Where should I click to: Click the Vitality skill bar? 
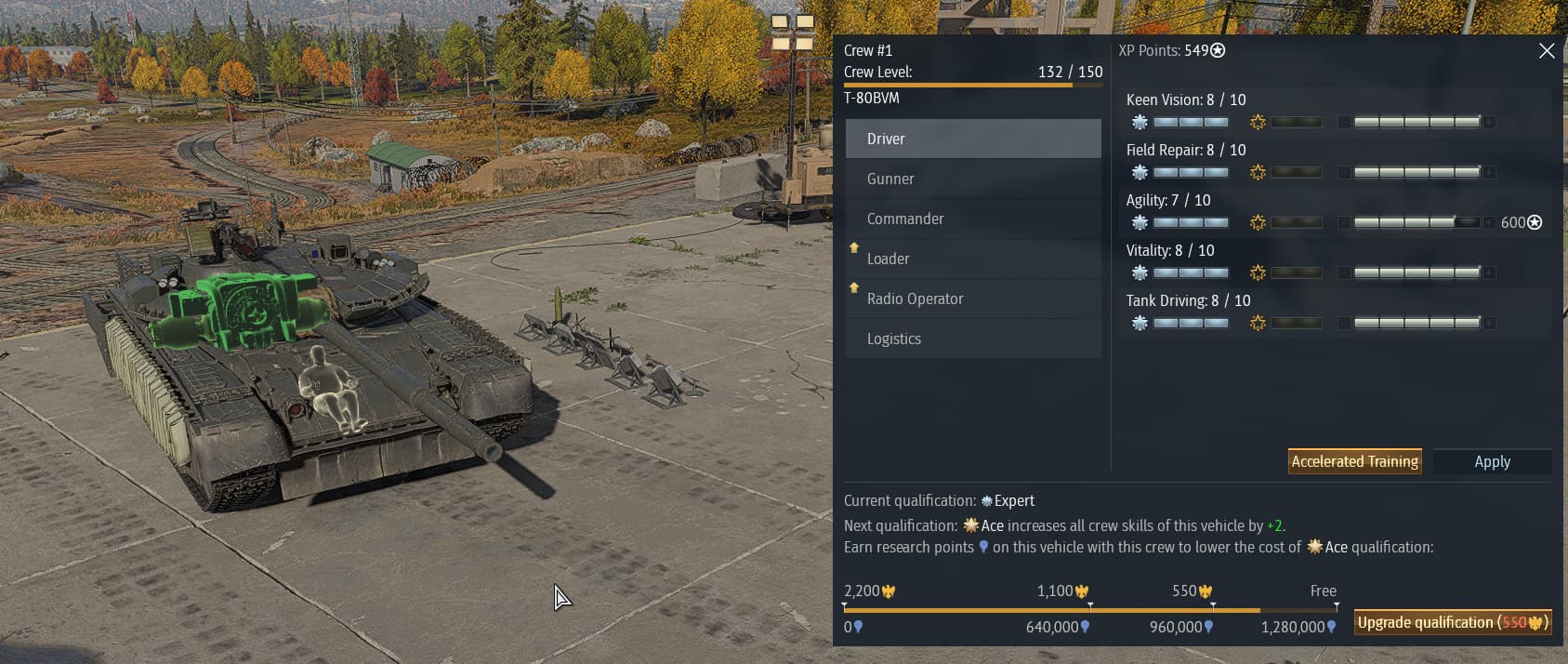pyautogui.click(x=1416, y=272)
